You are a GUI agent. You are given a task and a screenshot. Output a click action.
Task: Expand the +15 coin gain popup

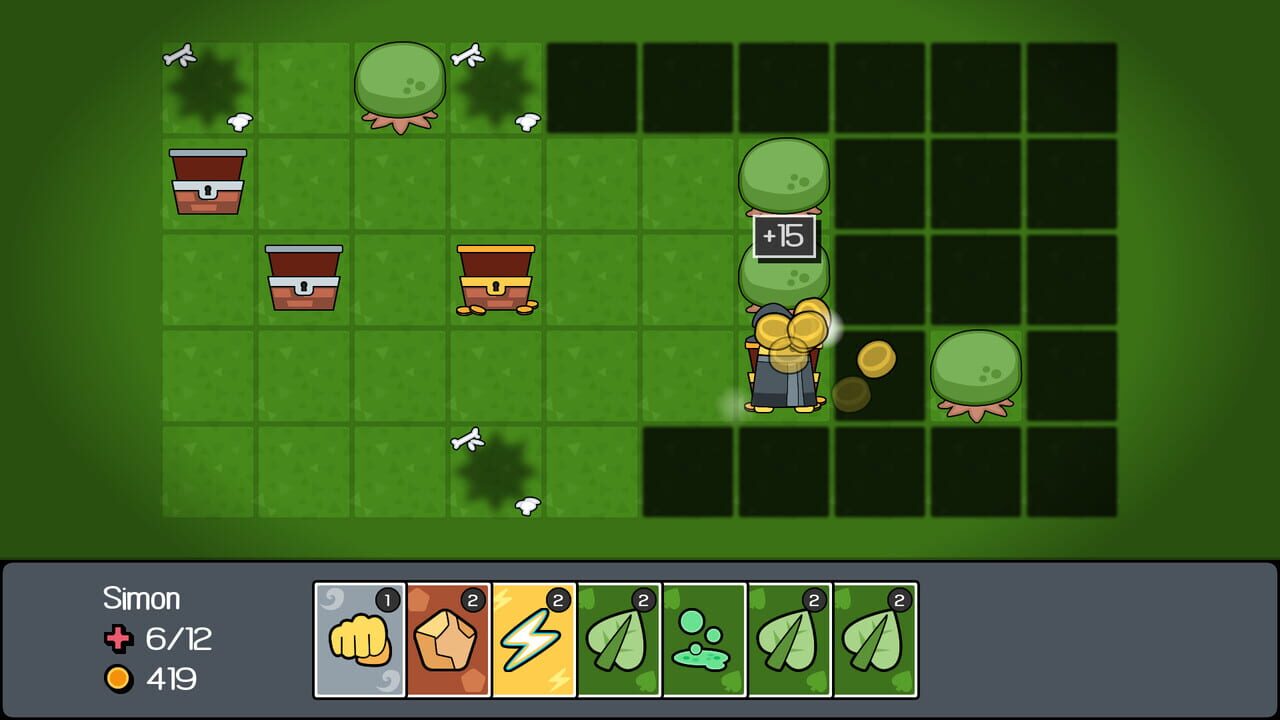tap(786, 236)
